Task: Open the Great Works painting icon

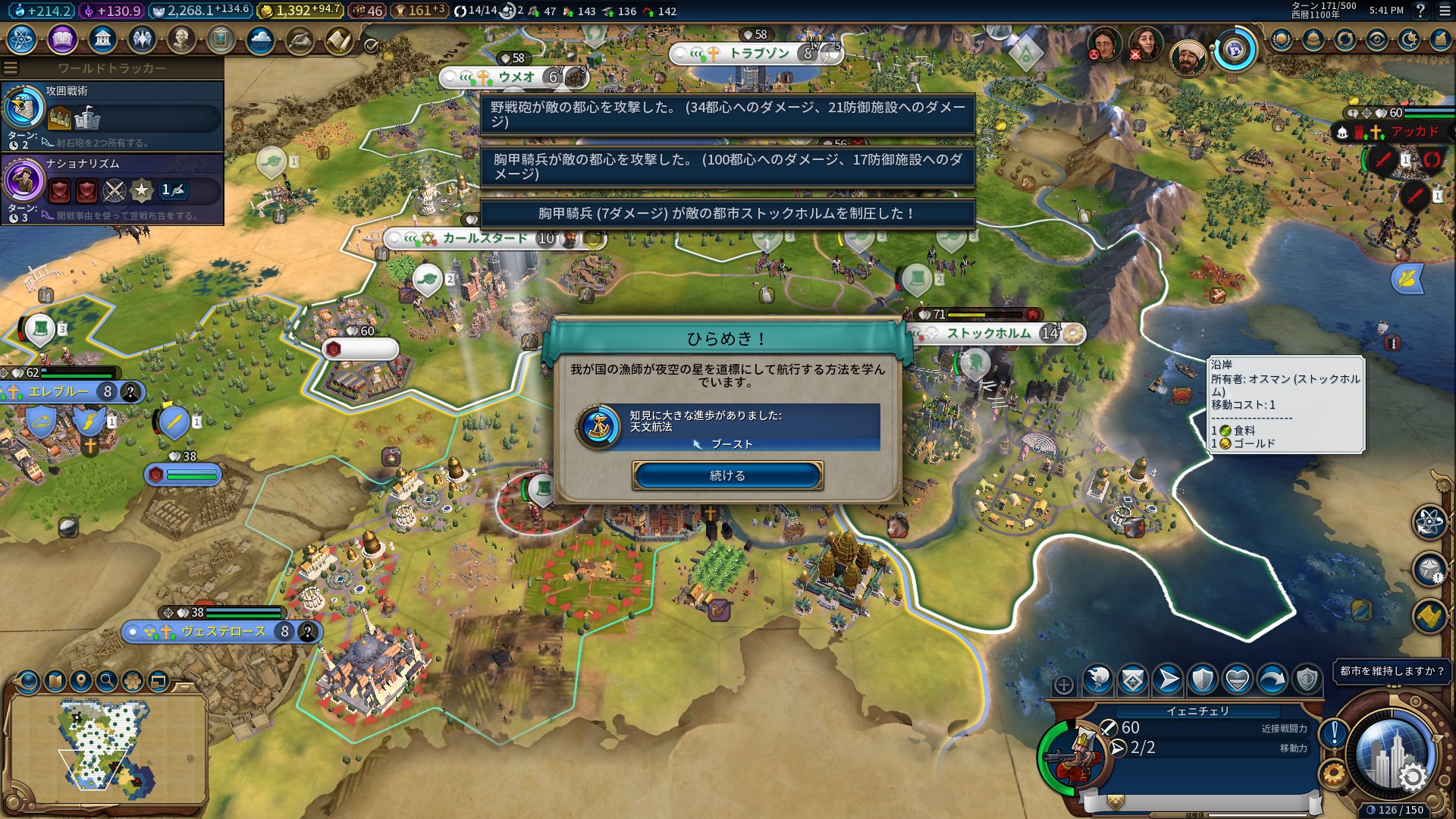Action: pos(221,39)
